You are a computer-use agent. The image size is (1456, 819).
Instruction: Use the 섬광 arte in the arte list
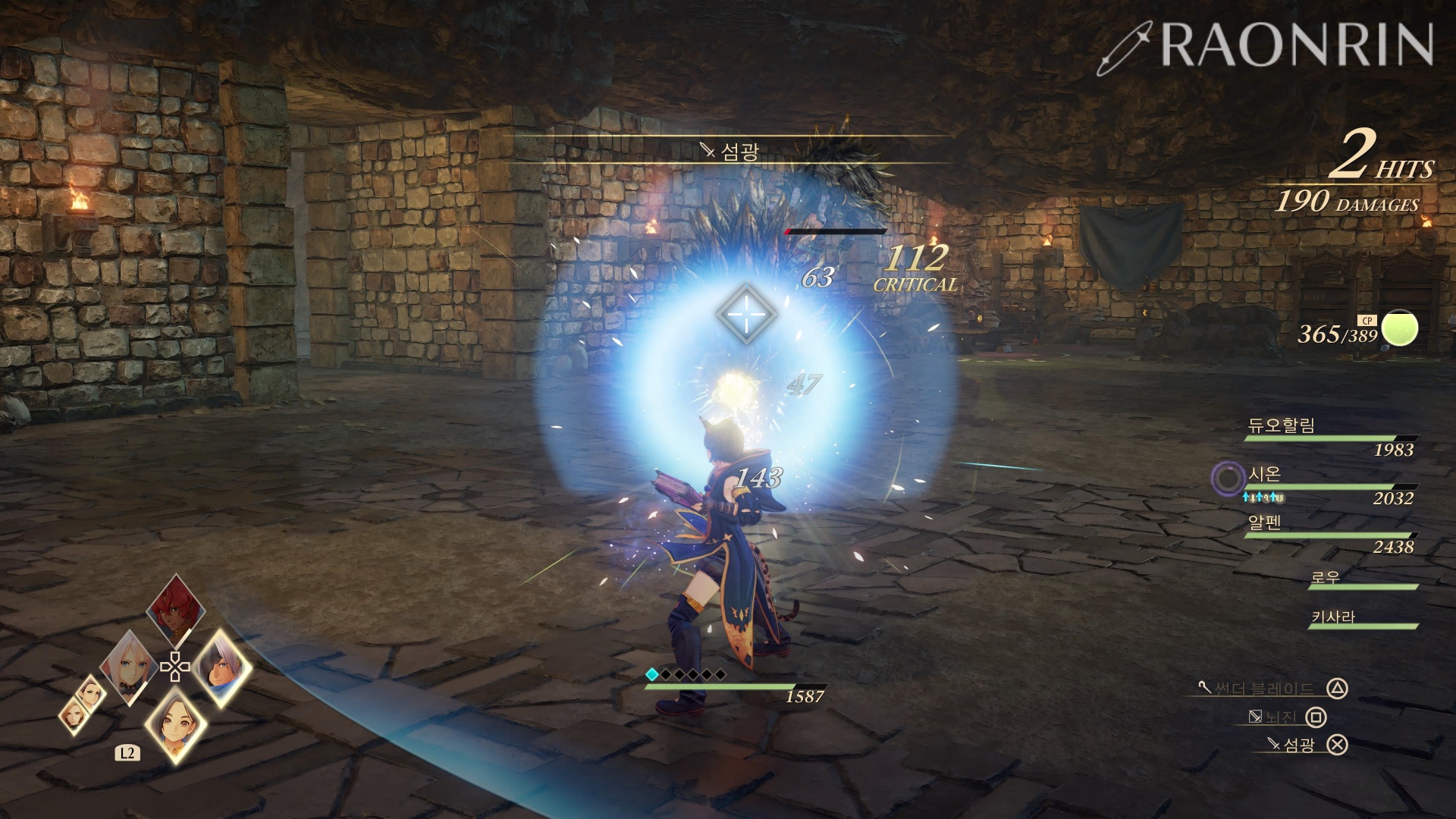pyautogui.click(x=1298, y=745)
